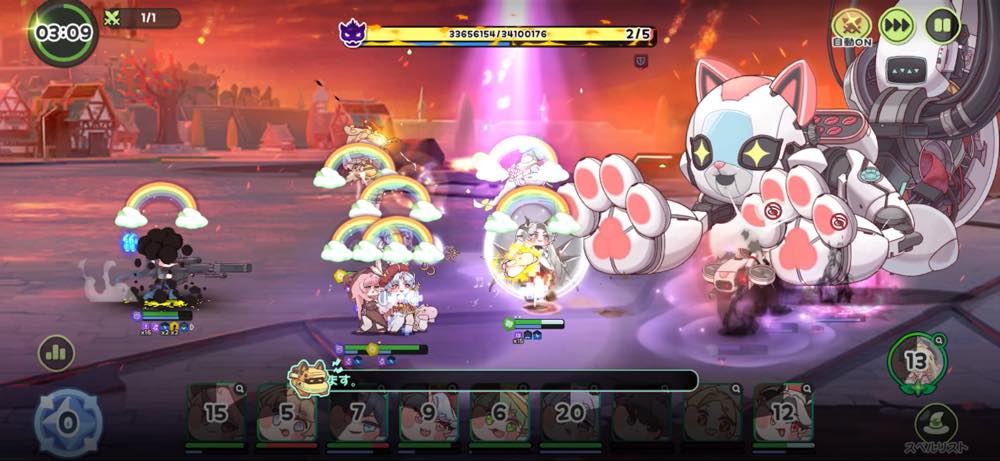Open the bar chart damage stats

pyautogui.click(x=57, y=353)
